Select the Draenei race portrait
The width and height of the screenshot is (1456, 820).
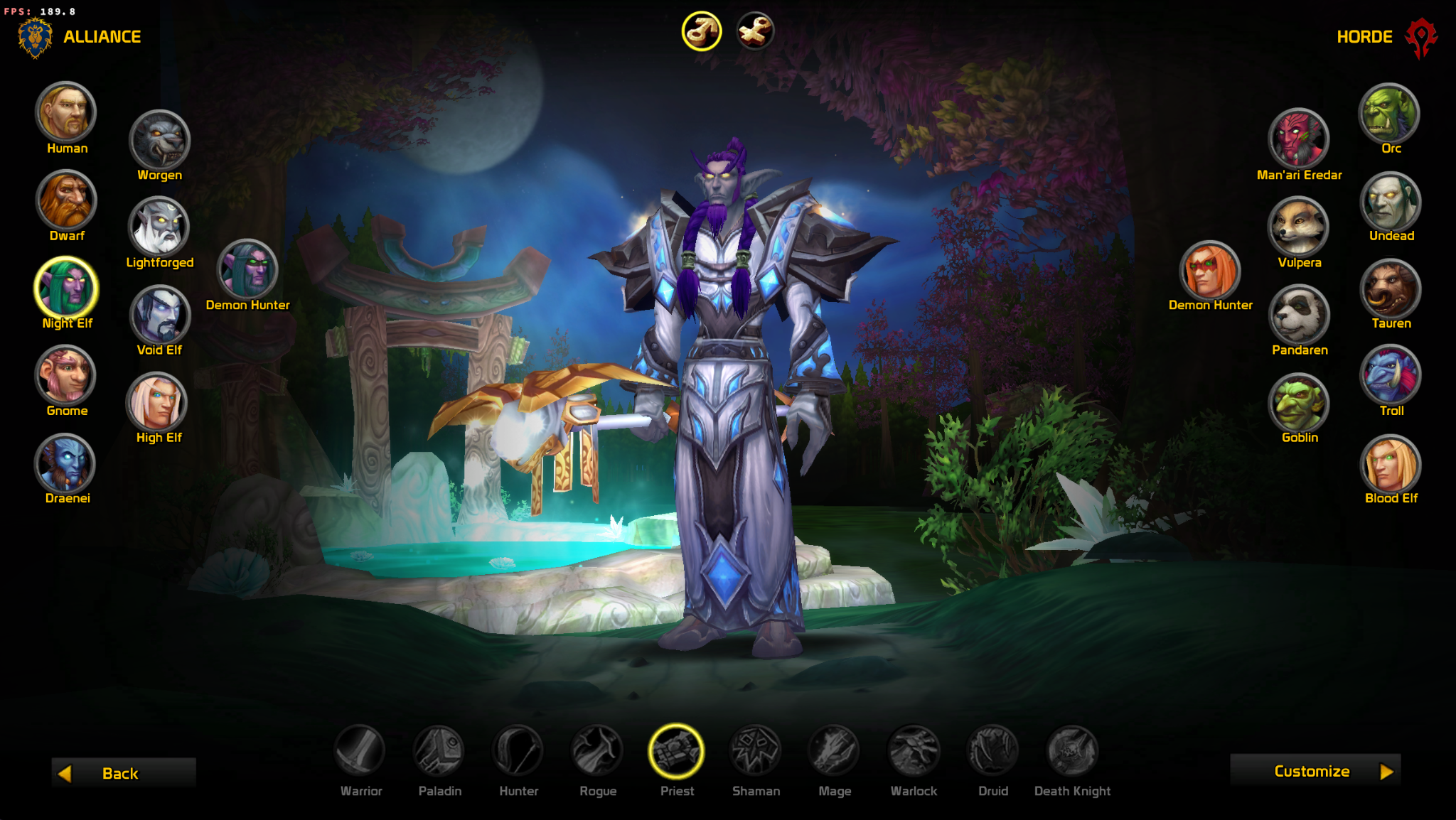point(66,463)
